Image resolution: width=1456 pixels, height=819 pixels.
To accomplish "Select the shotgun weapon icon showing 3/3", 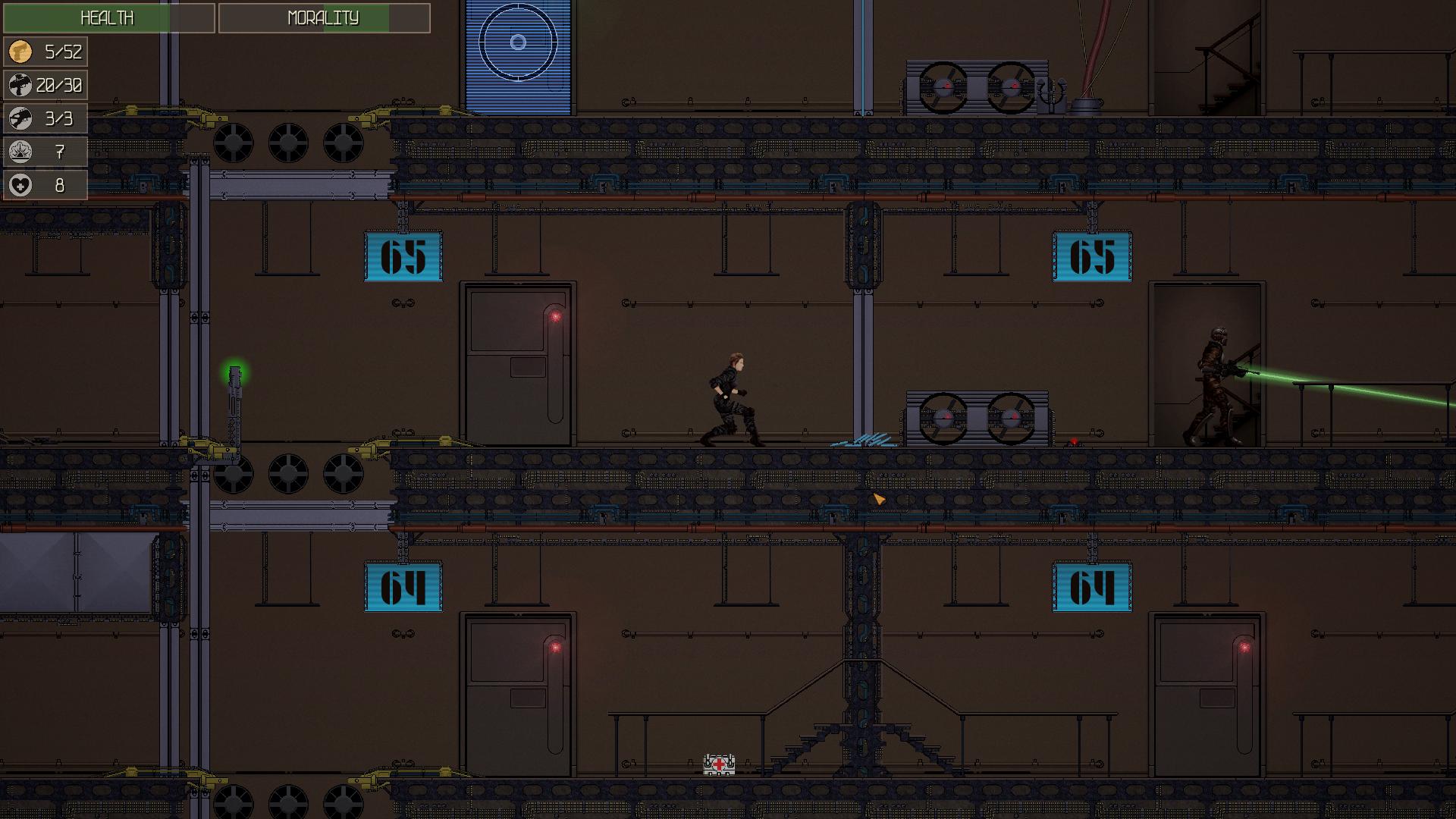I will tap(22, 118).
